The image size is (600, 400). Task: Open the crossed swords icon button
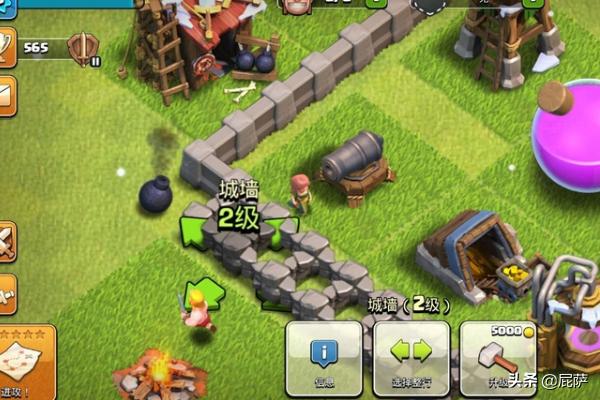point(6,241)
